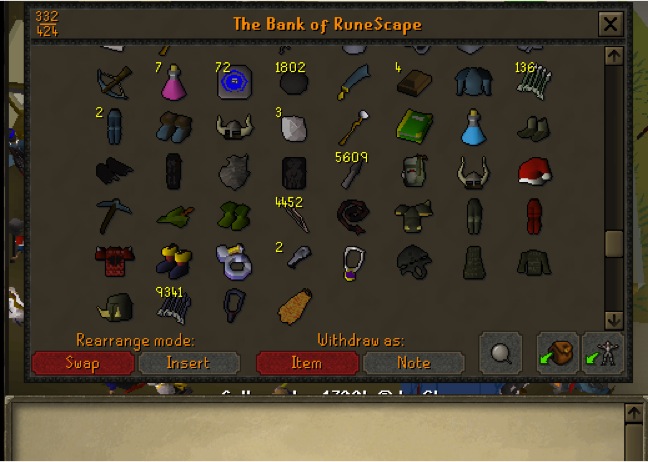
Task: Close the Bank of RuneScape window
Action: [x=609, y=24]
